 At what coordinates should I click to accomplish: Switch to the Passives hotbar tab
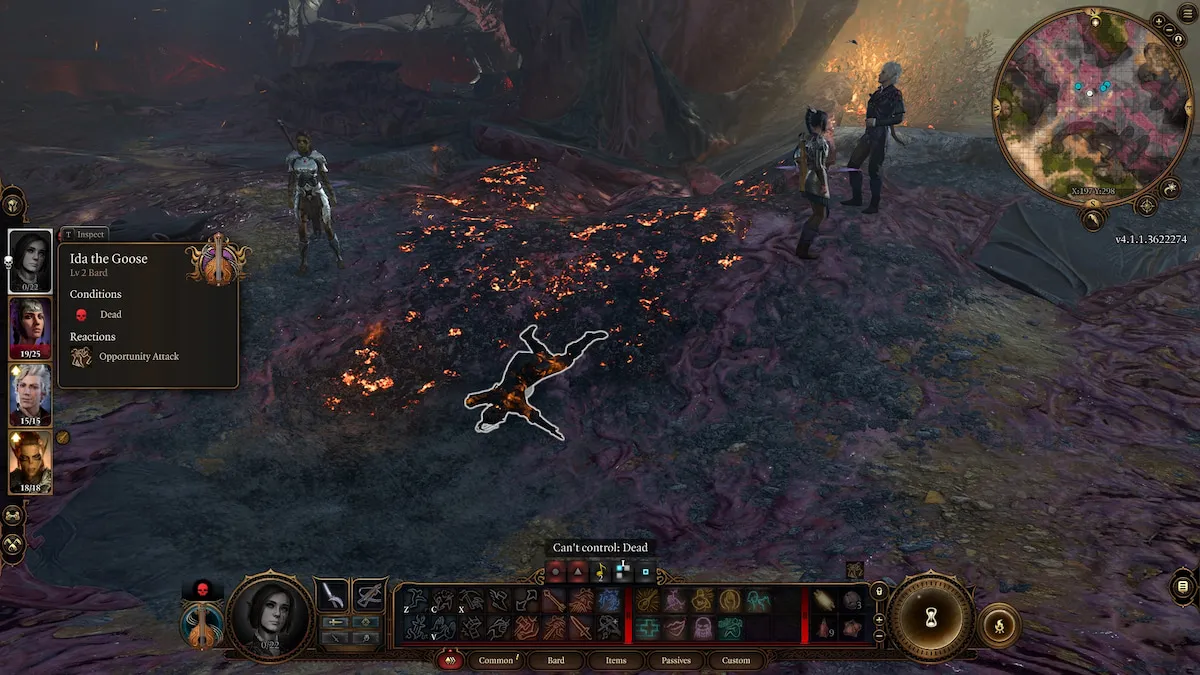(x=676, y=660)
